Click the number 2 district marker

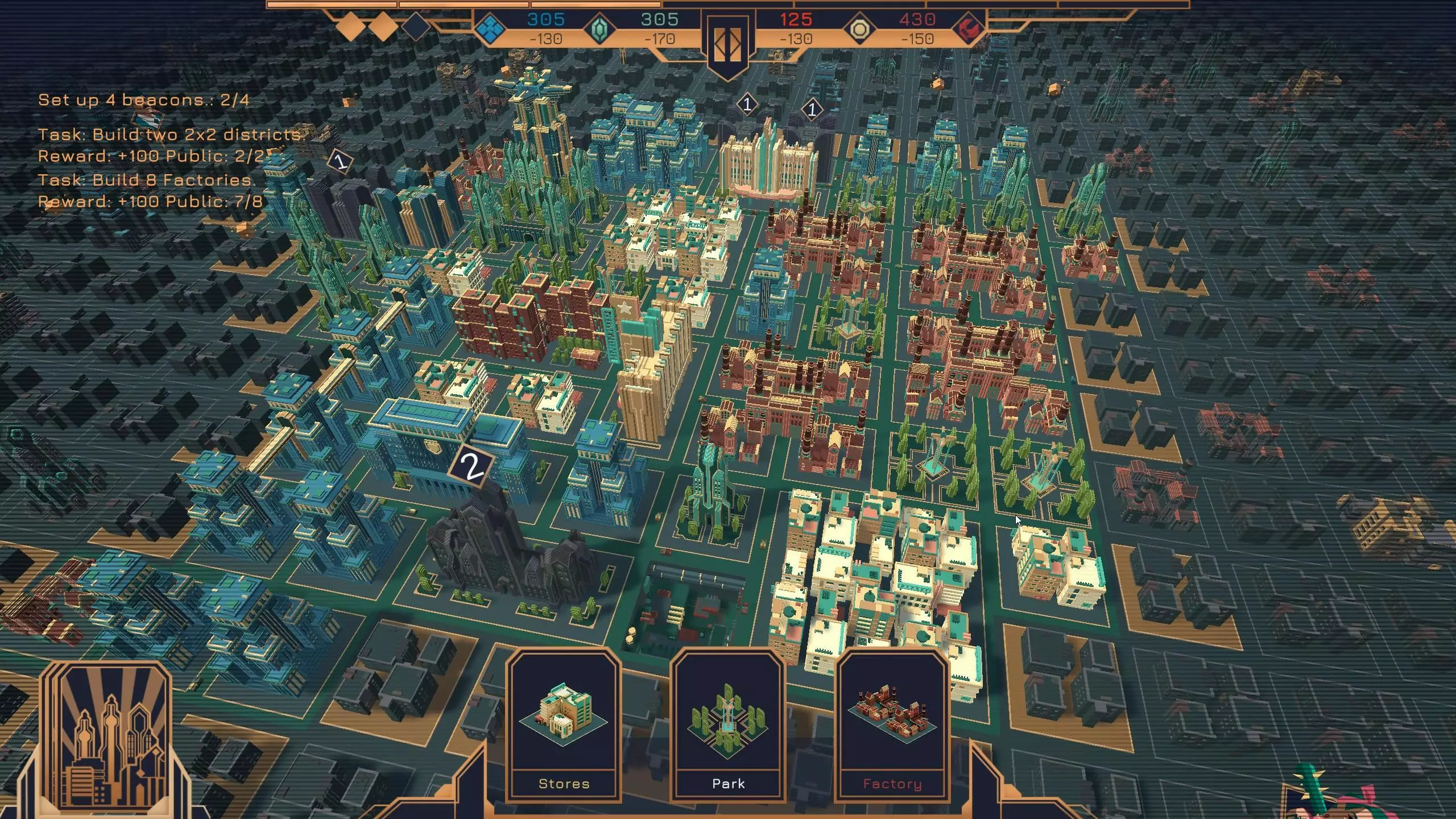471,466
